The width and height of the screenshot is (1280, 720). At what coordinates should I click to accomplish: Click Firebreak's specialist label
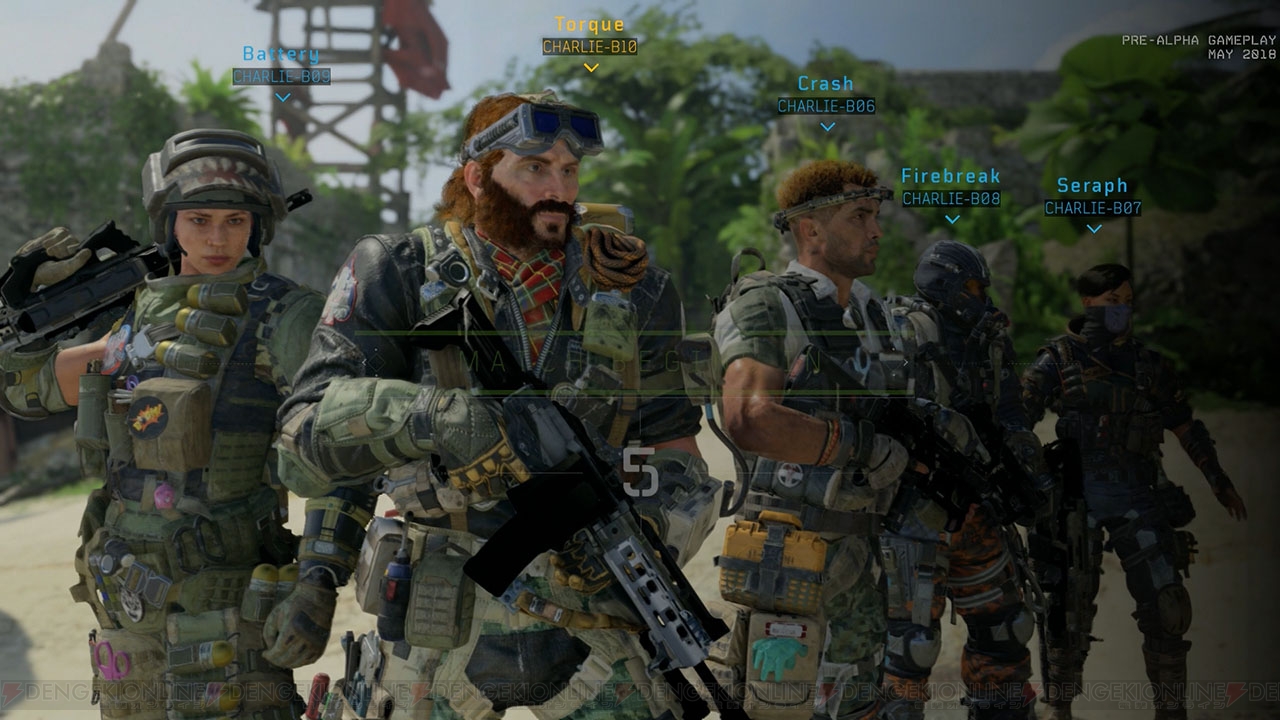[950, 176]
